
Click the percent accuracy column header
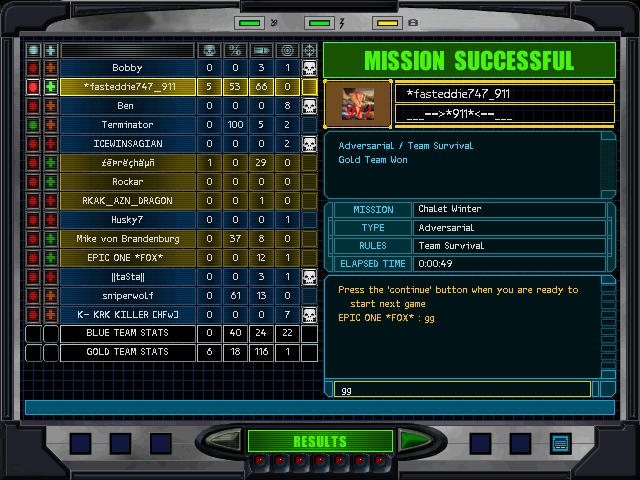click(235, 50)
